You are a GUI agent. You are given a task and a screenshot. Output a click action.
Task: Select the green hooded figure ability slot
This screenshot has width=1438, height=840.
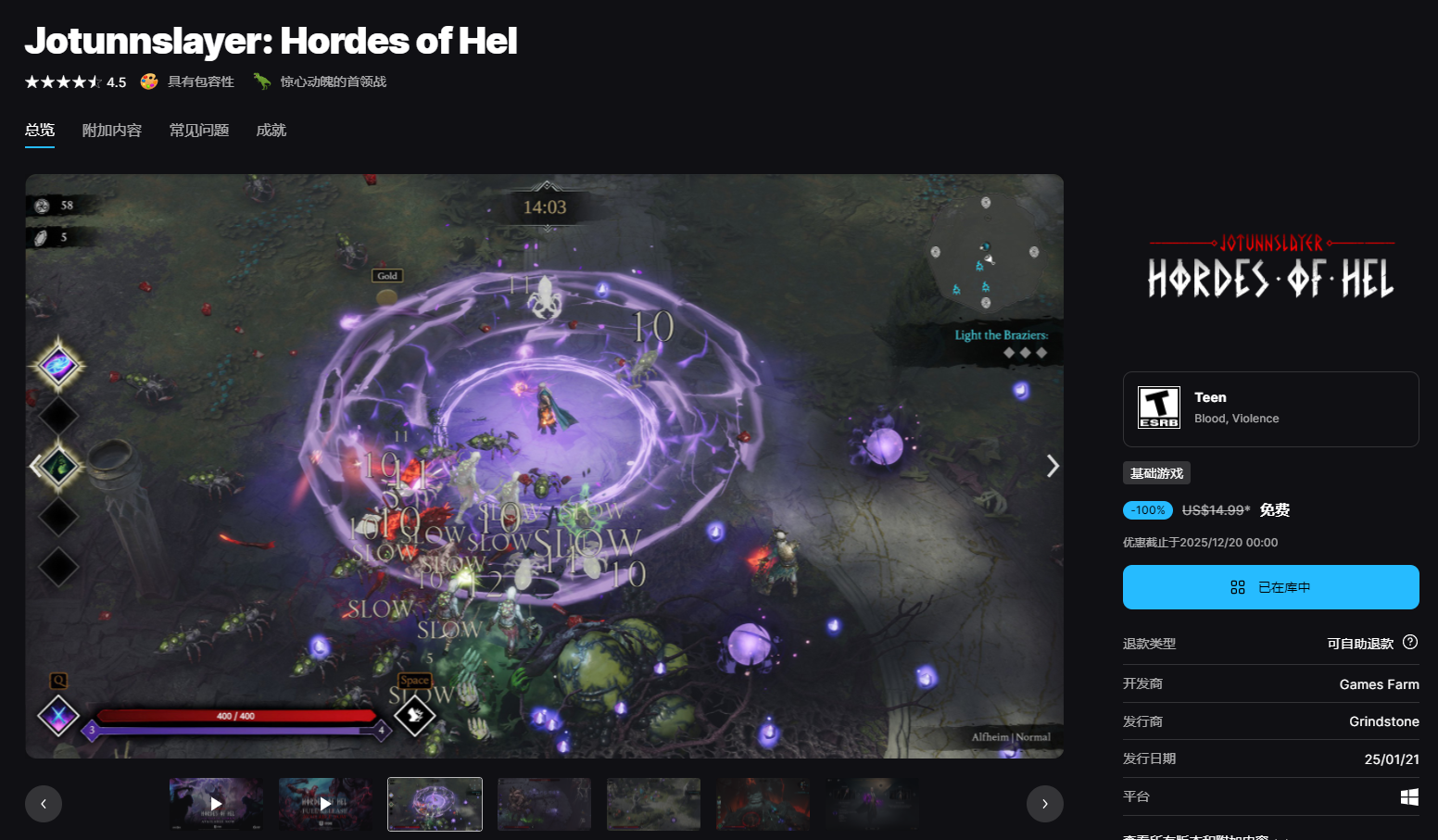click(x=58, y=466)
